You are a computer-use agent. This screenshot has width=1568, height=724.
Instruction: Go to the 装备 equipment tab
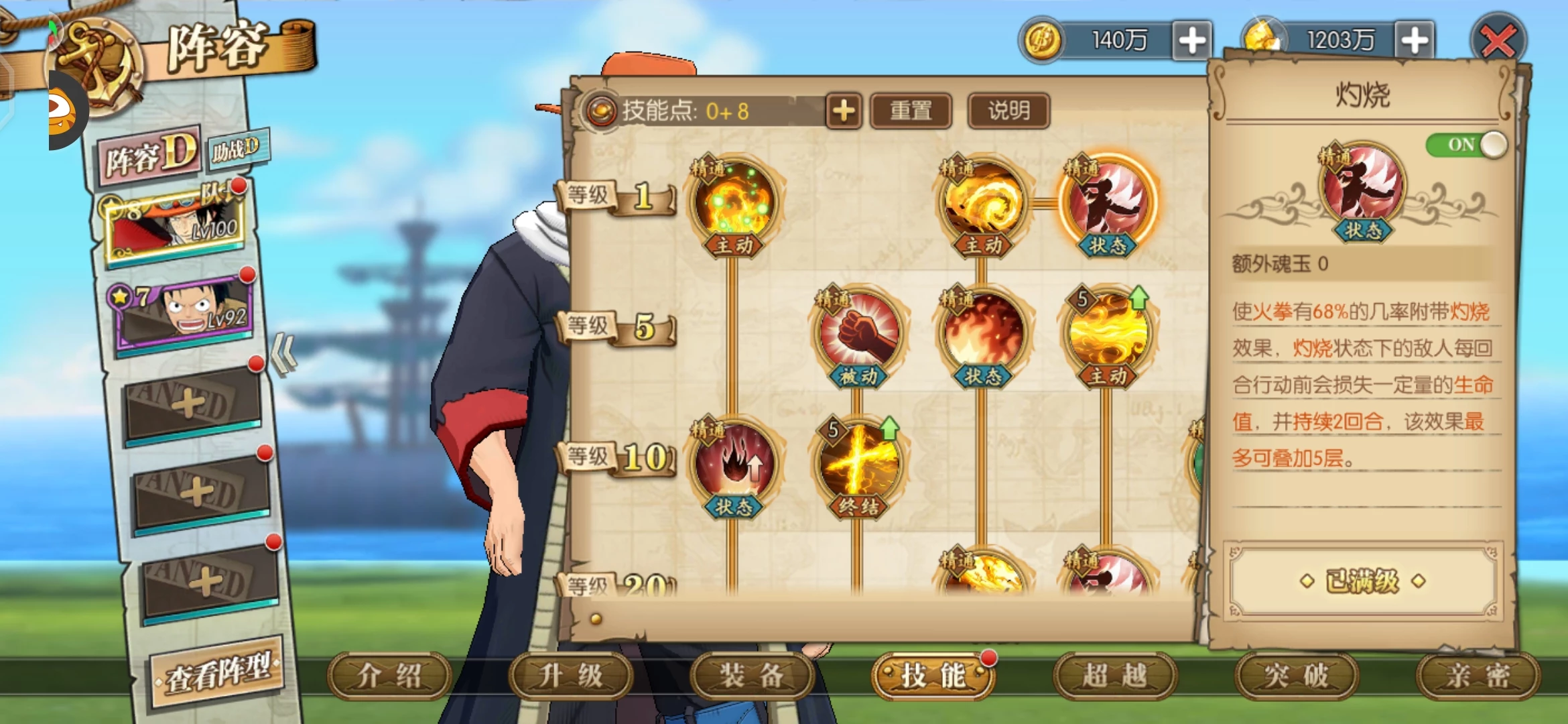(752, 676)
